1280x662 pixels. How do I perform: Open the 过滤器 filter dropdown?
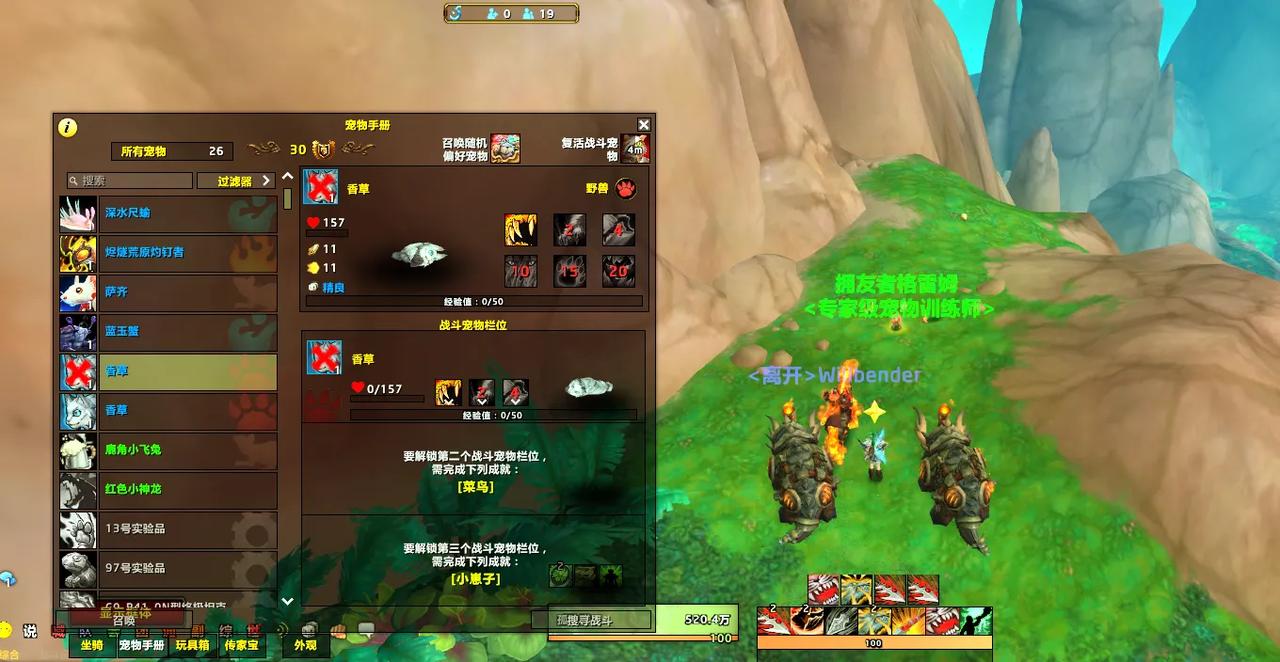coord(236,181)
